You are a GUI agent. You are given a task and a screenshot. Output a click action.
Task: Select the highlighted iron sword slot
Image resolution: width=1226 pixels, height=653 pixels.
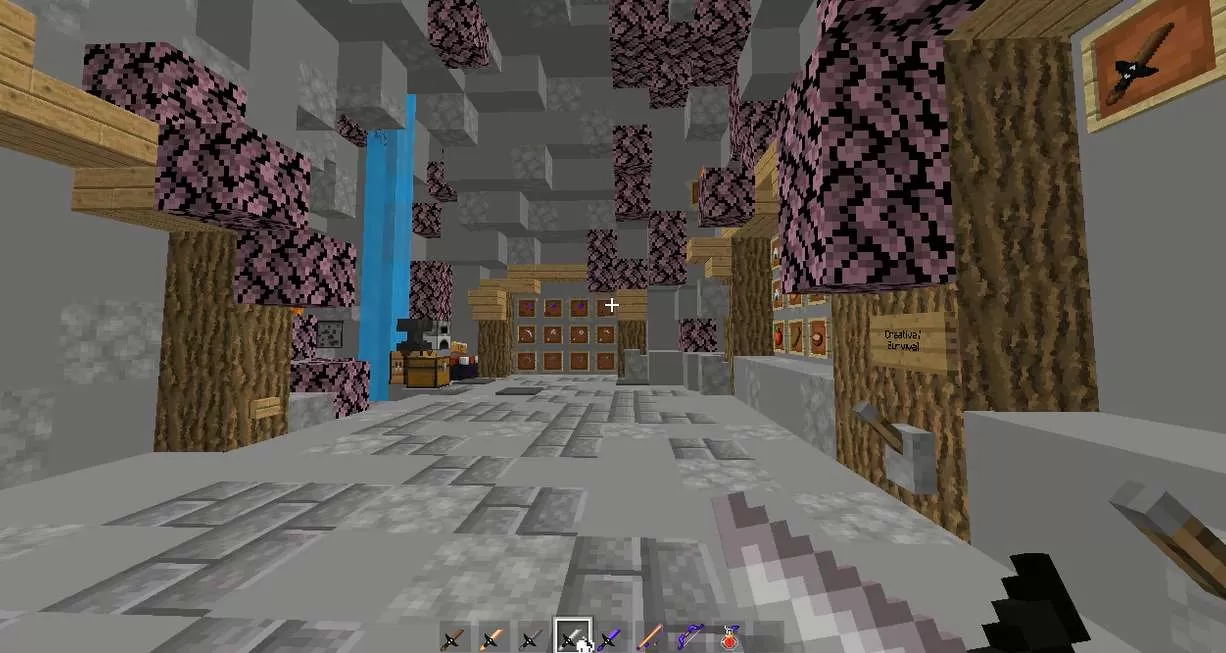click(x=571, y=637)
